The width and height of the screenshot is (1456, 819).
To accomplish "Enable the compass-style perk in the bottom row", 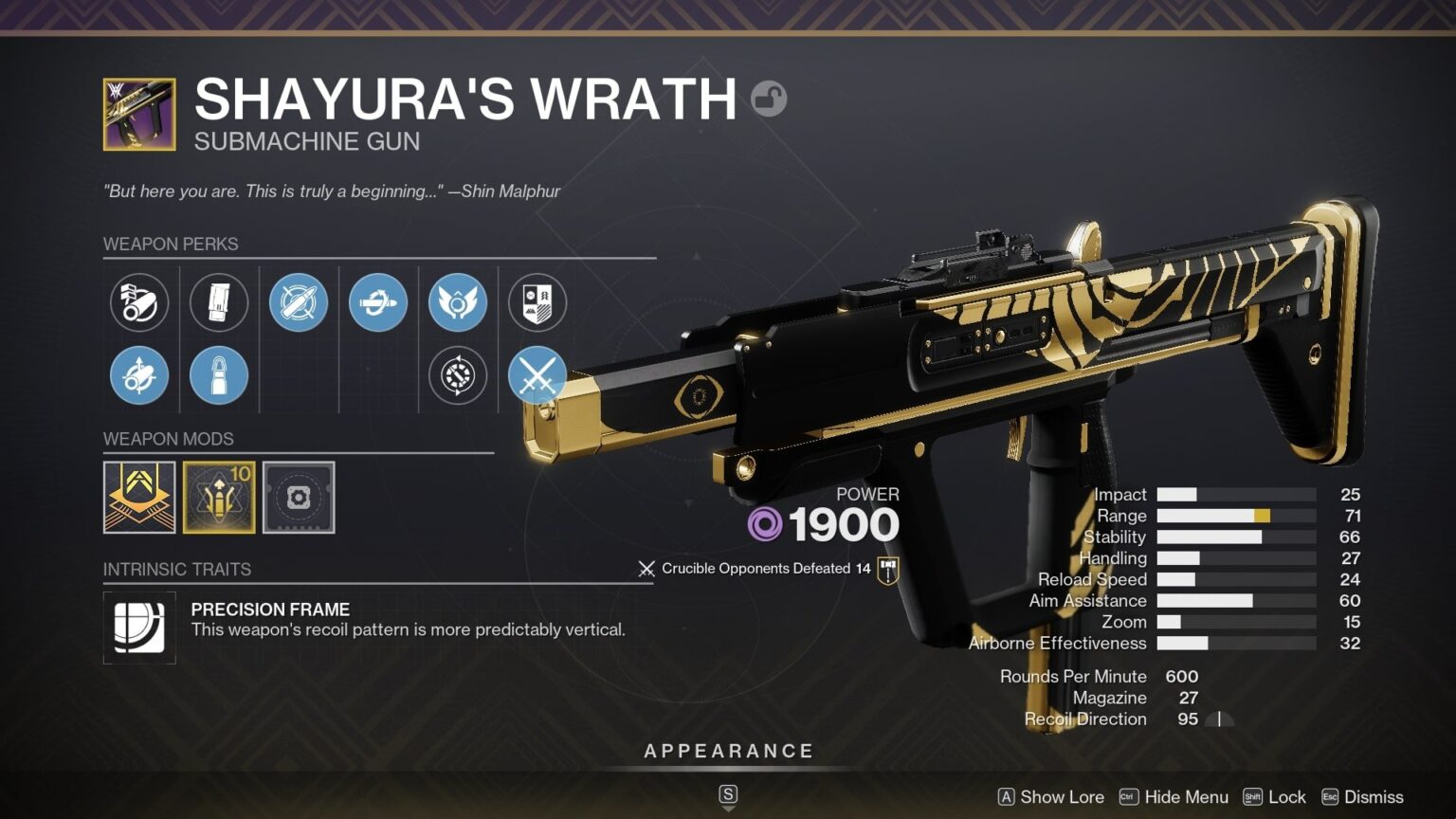I will [459, 375].
